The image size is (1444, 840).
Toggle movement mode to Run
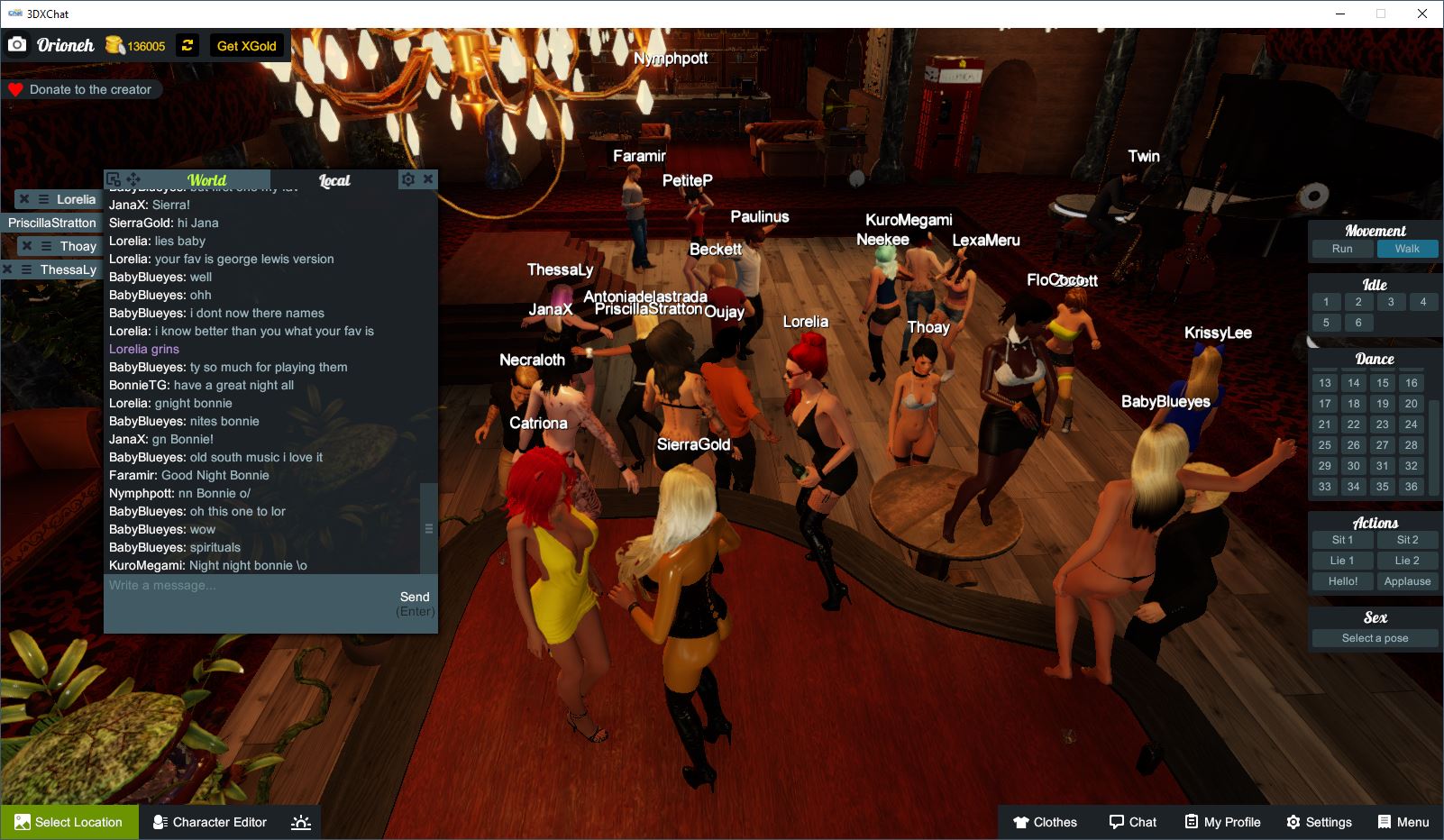[x=1341, y=249]
